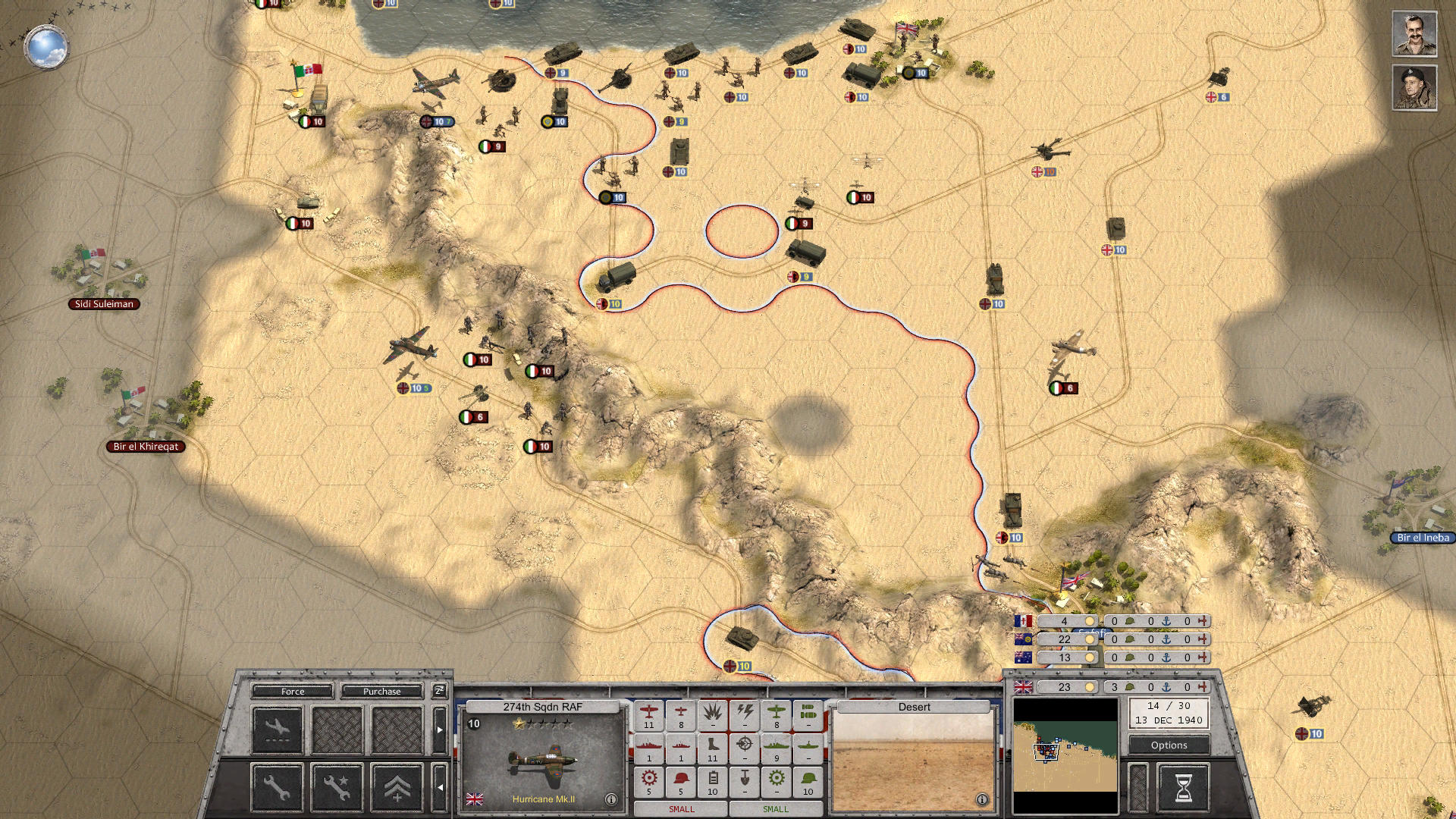Click the SMALL ammo label under the stats
Screen dimensions: 1456x819
680,809
